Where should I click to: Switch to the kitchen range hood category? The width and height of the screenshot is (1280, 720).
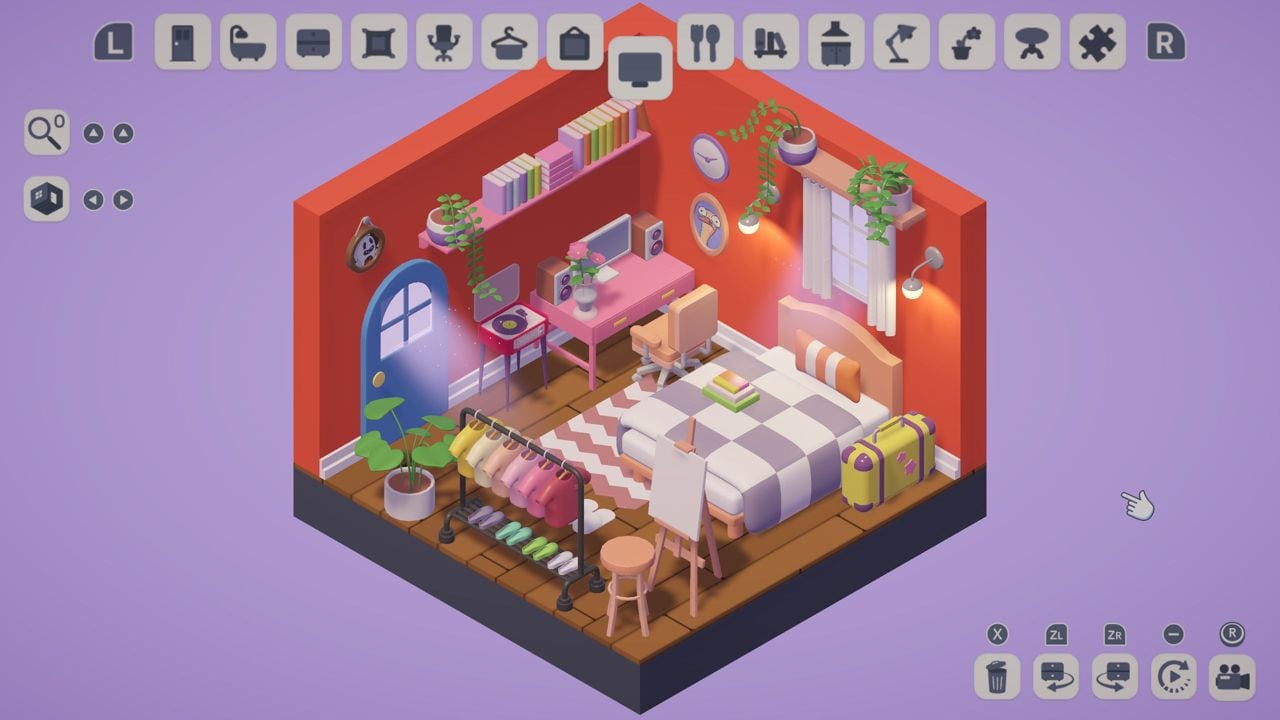click(836, 42)
